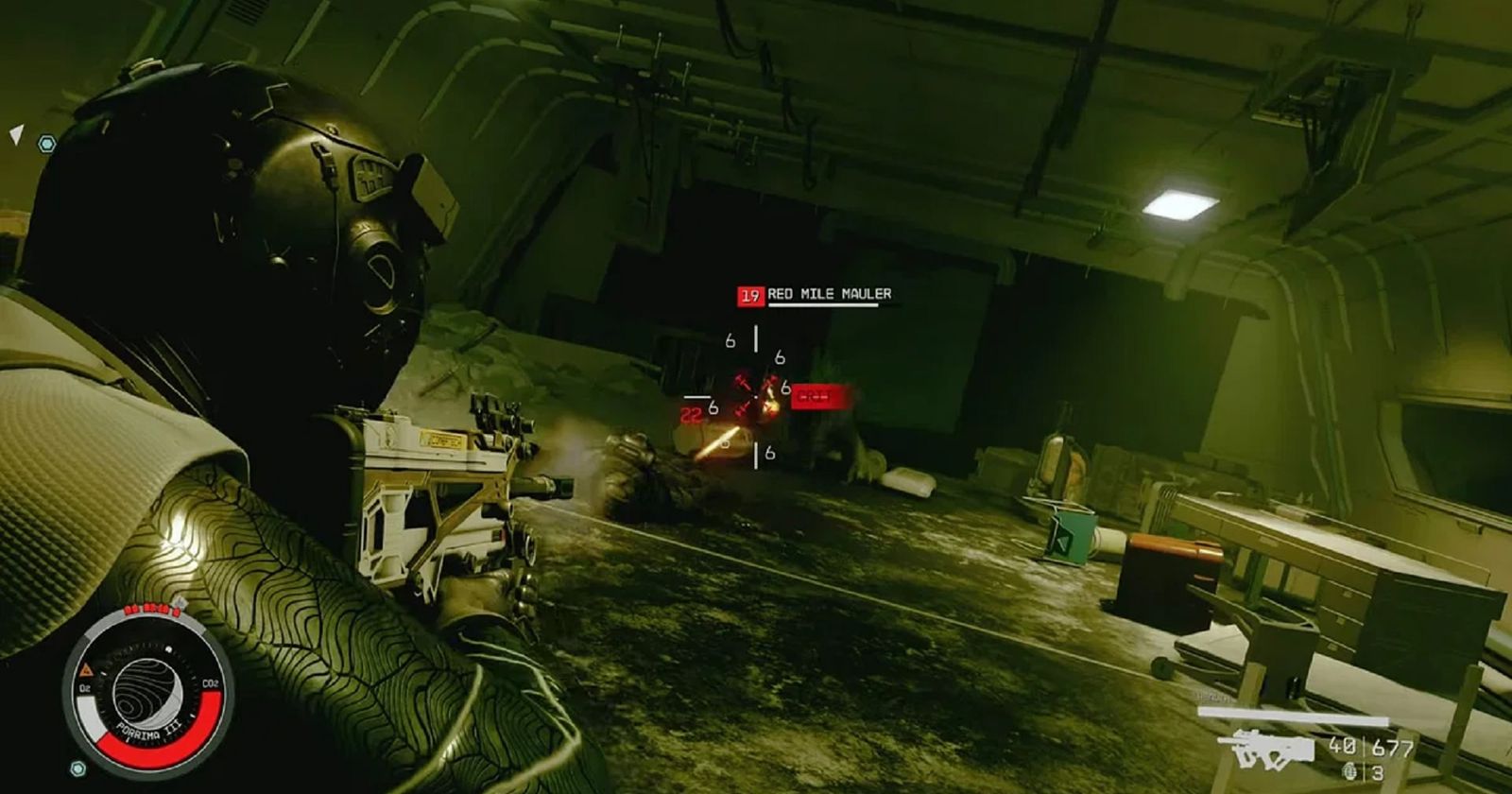
Task: Click the hexagon marker below the watch dial
Action: click(x=77, y=768)
